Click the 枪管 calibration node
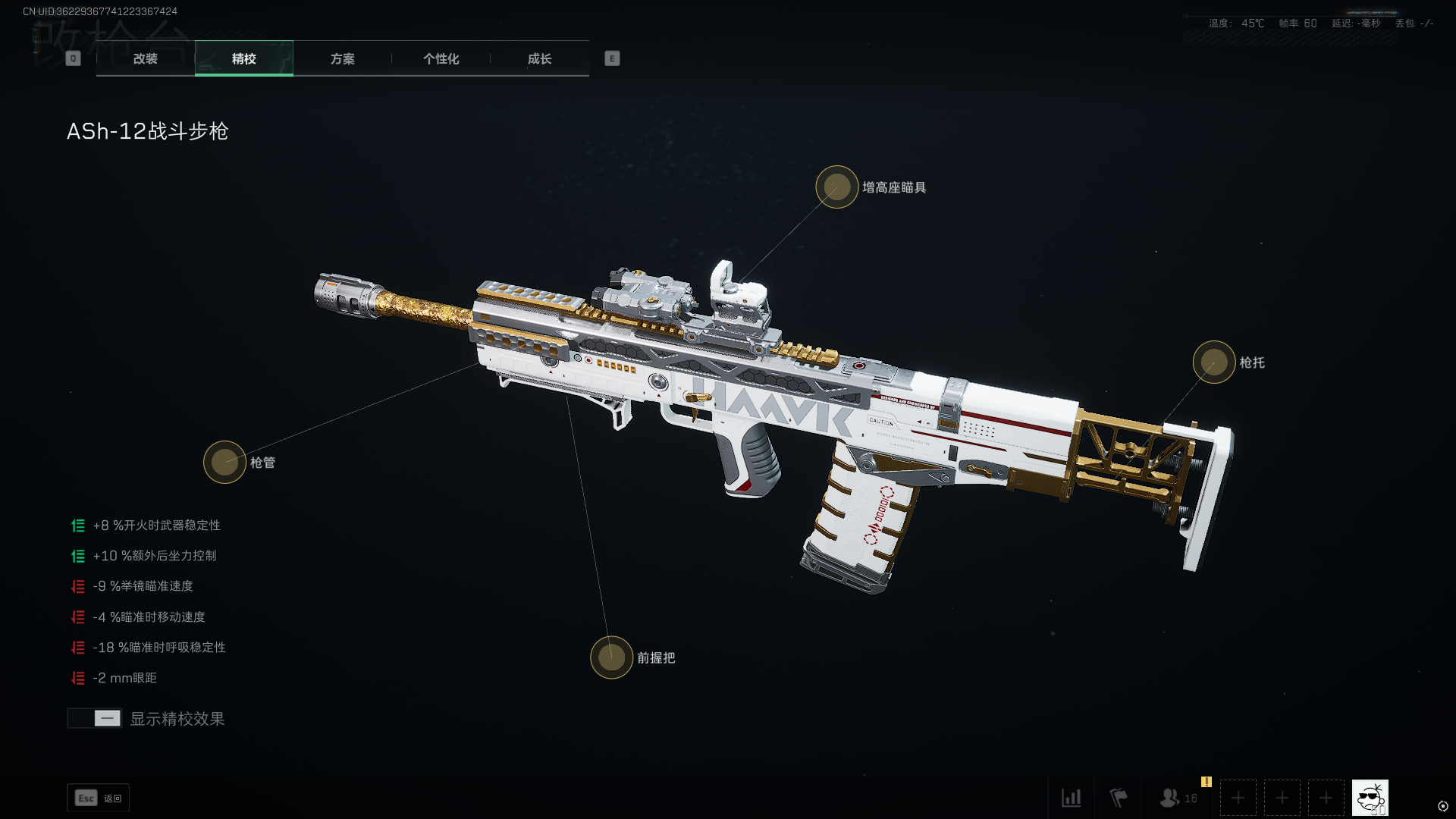The height and width of the screenshot is (819, 1456). 224,462
